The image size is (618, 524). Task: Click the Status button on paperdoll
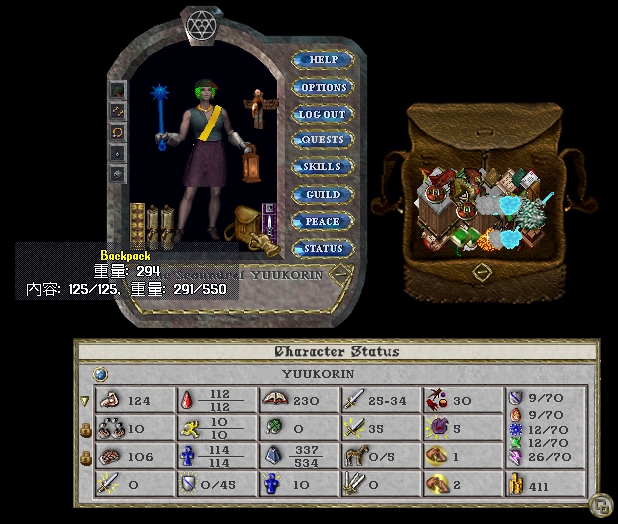323,248
